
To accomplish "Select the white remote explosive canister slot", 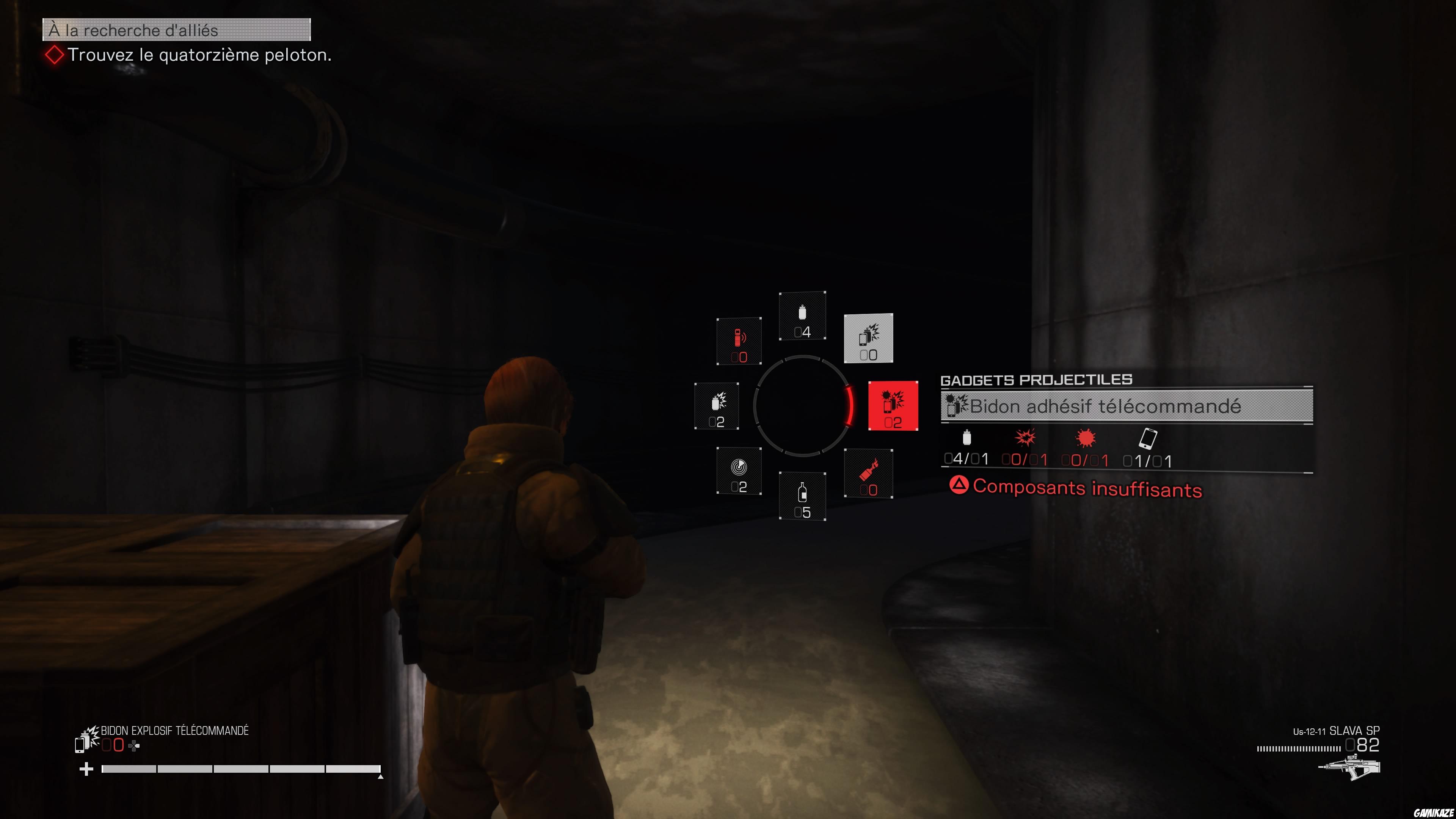I will point(868,339).
